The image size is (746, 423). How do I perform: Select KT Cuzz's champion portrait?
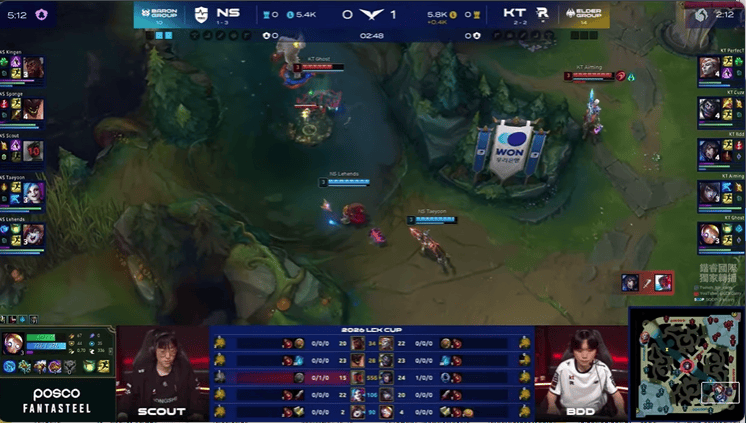click(x=710, y=109)
